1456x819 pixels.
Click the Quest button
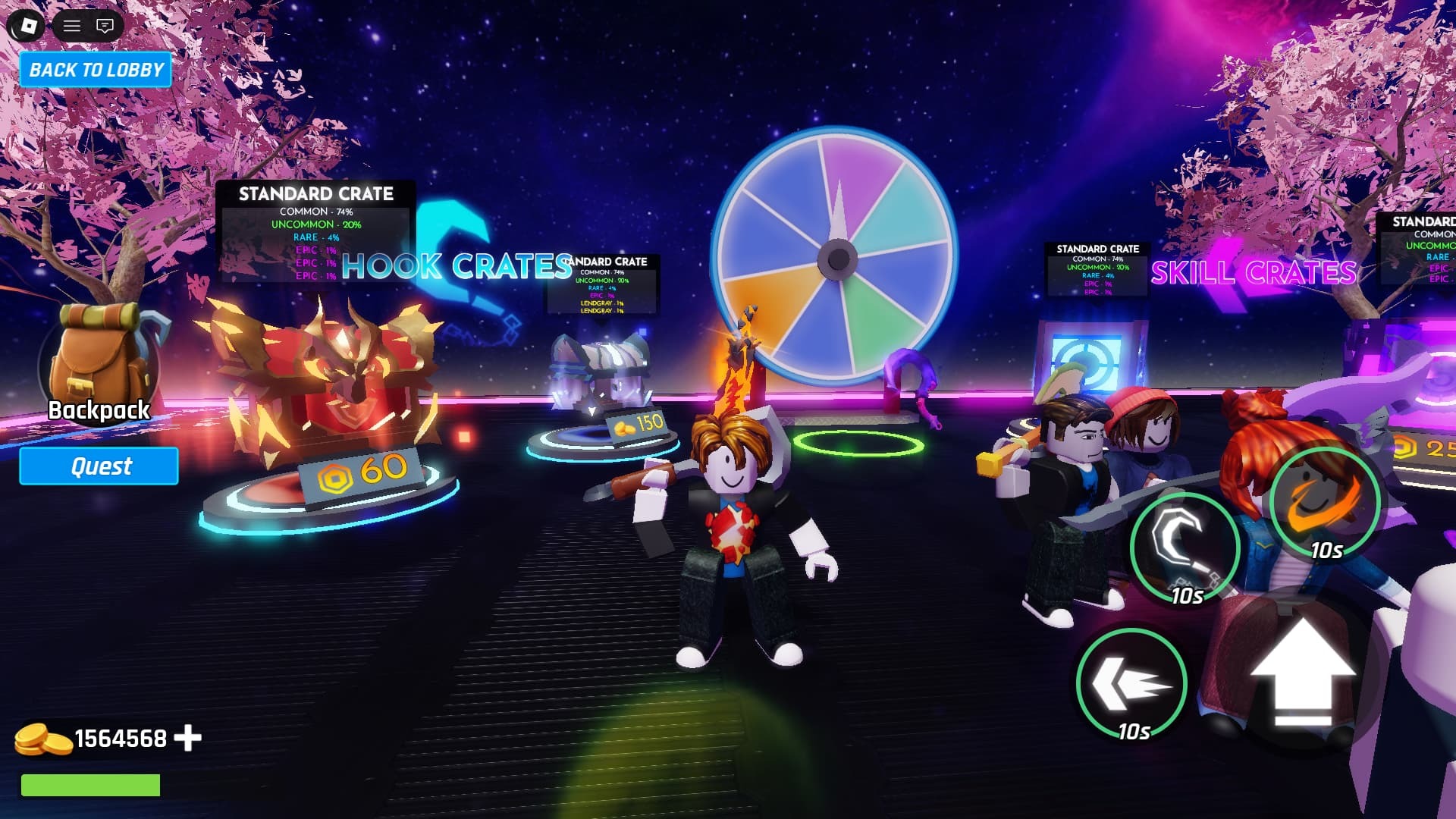[98, 466]
